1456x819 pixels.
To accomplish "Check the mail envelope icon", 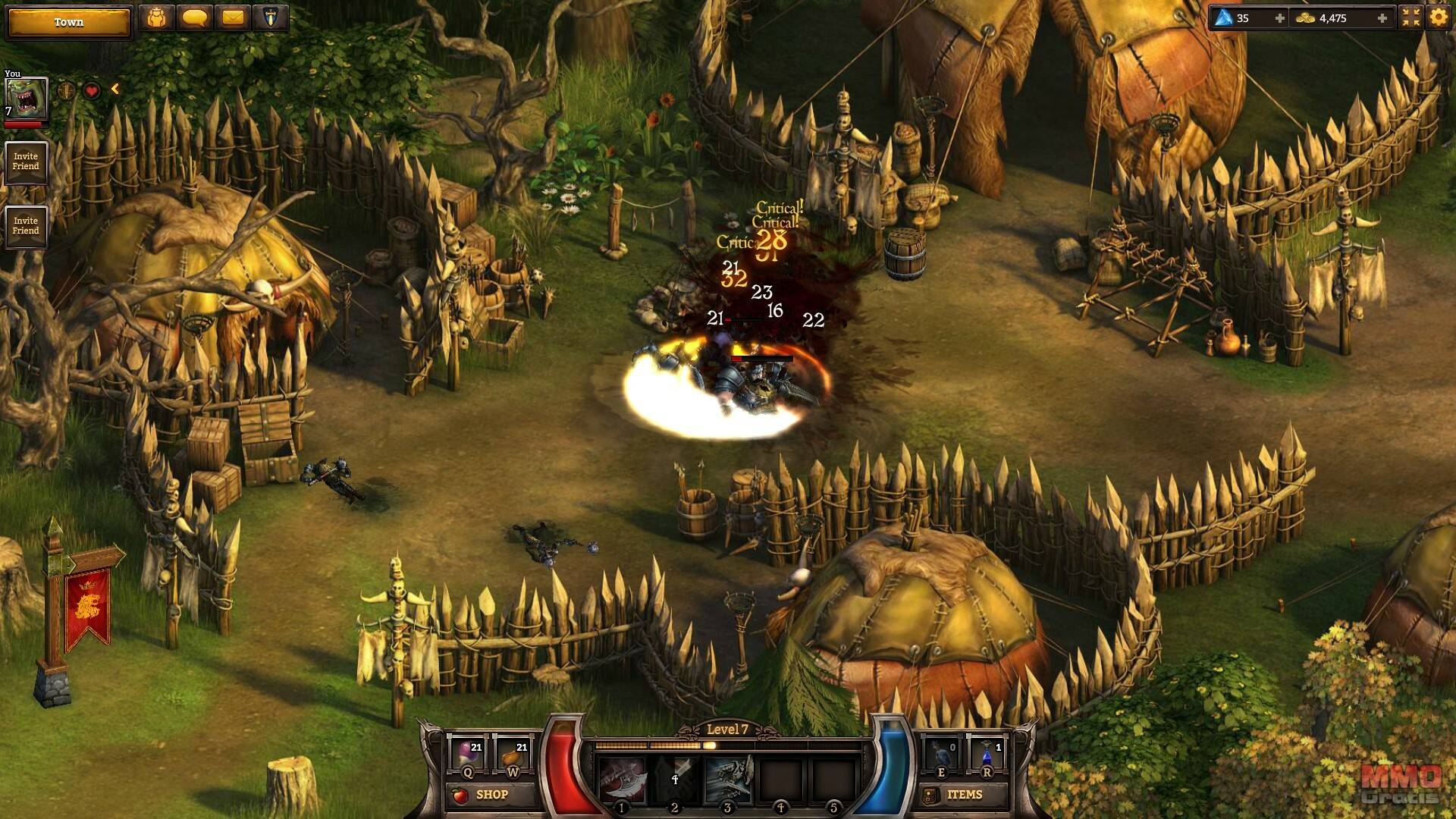I will coord(233,17).
